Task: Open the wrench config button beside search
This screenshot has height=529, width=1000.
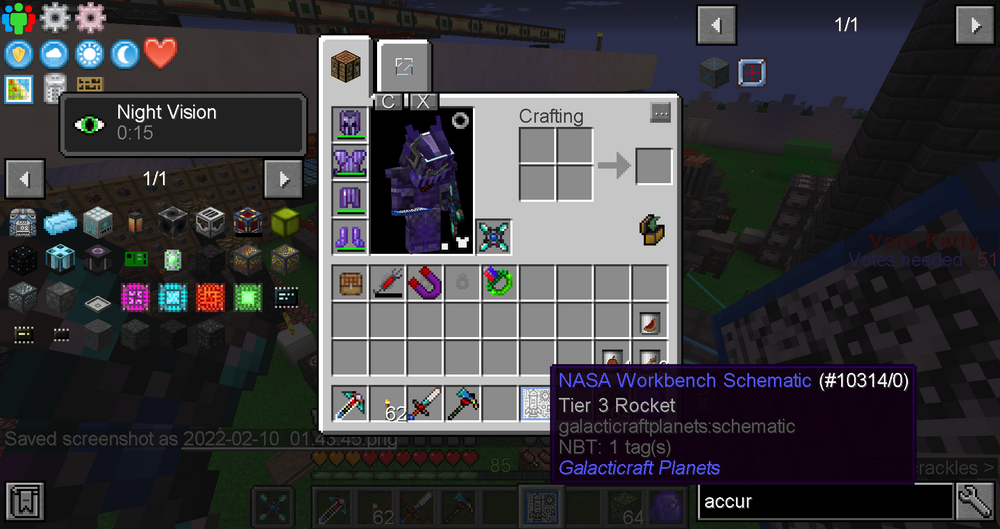Action: (x=975, y=499)
